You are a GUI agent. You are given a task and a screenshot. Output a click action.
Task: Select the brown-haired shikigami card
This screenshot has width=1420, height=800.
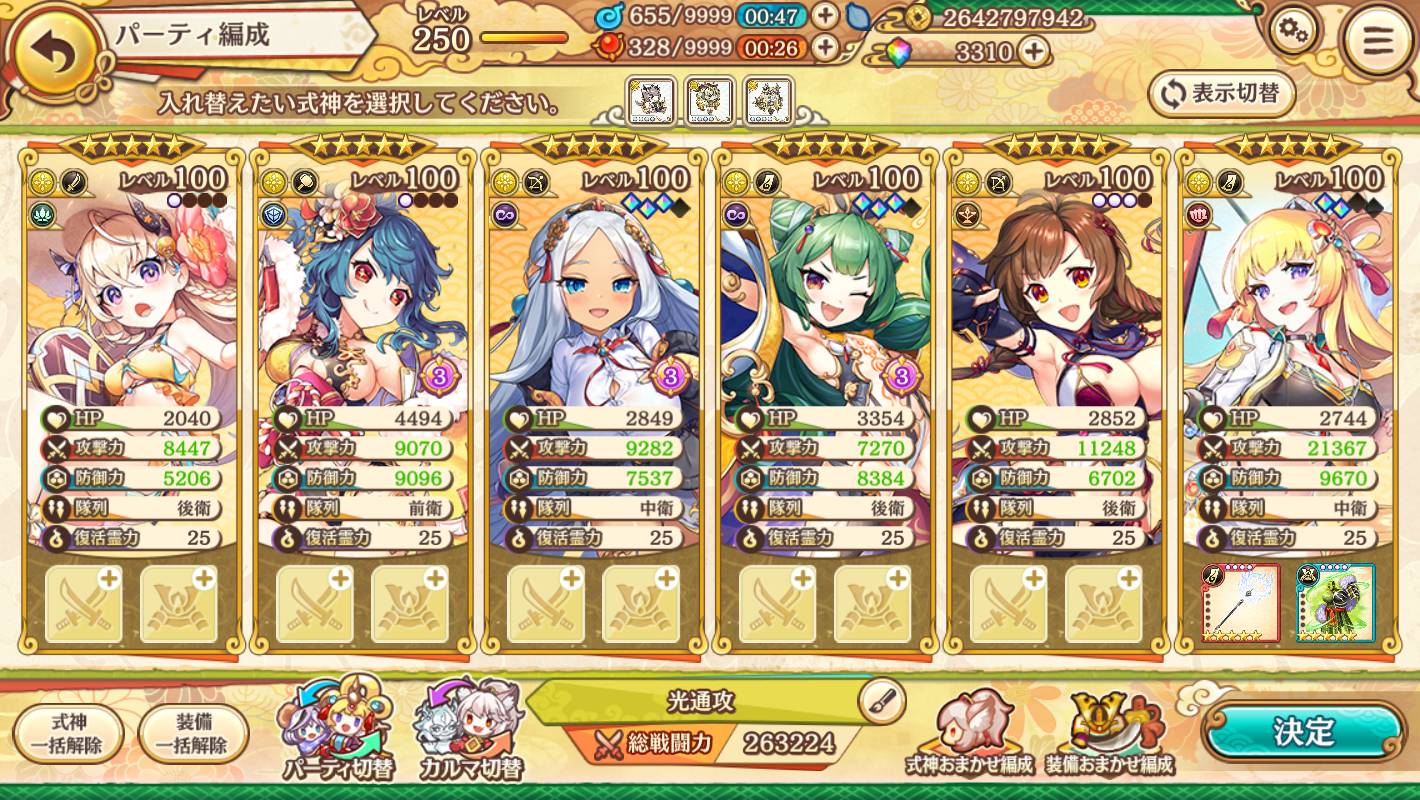point(1056,300)
